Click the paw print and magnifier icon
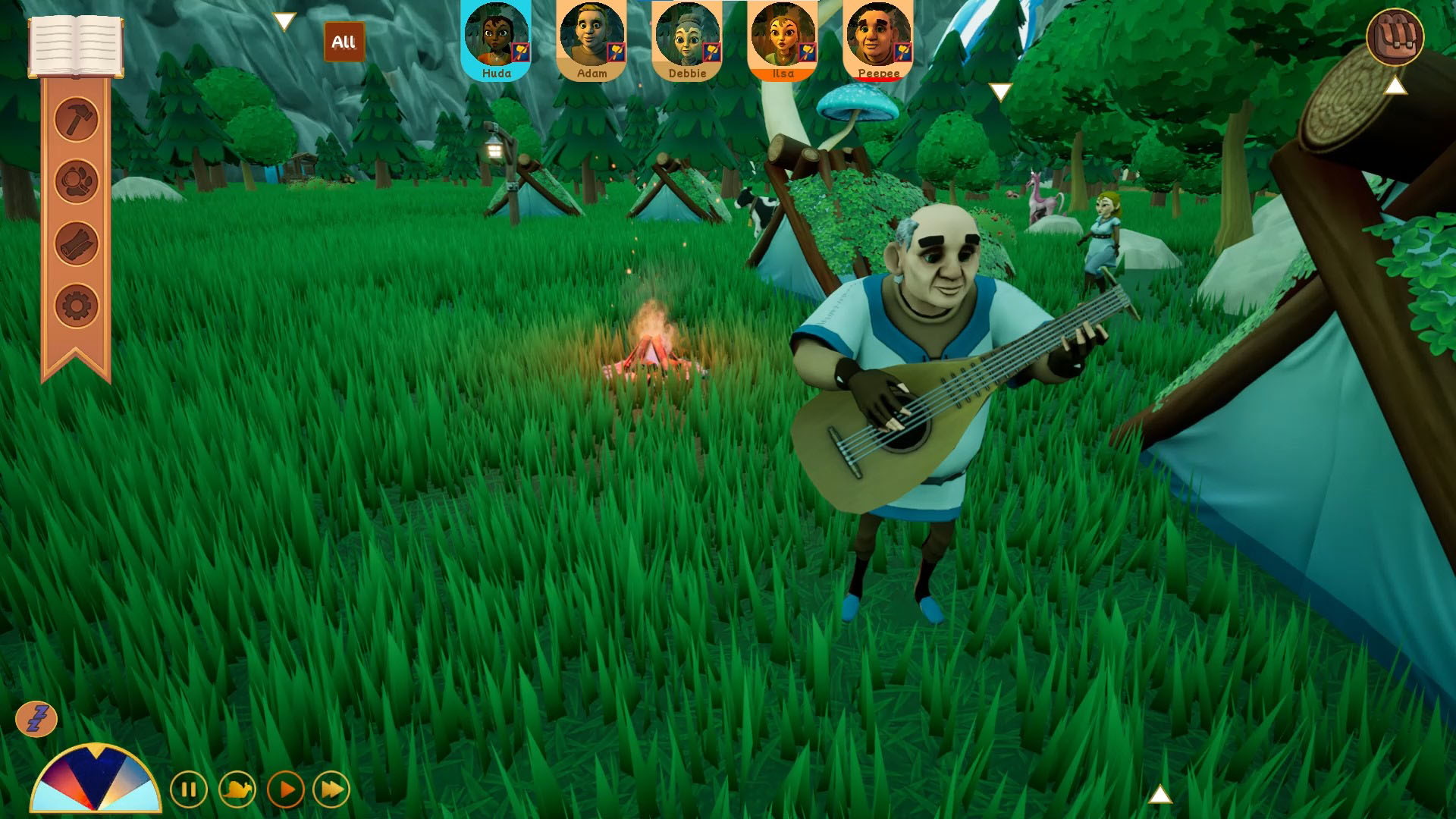 (x=77, y=181)
